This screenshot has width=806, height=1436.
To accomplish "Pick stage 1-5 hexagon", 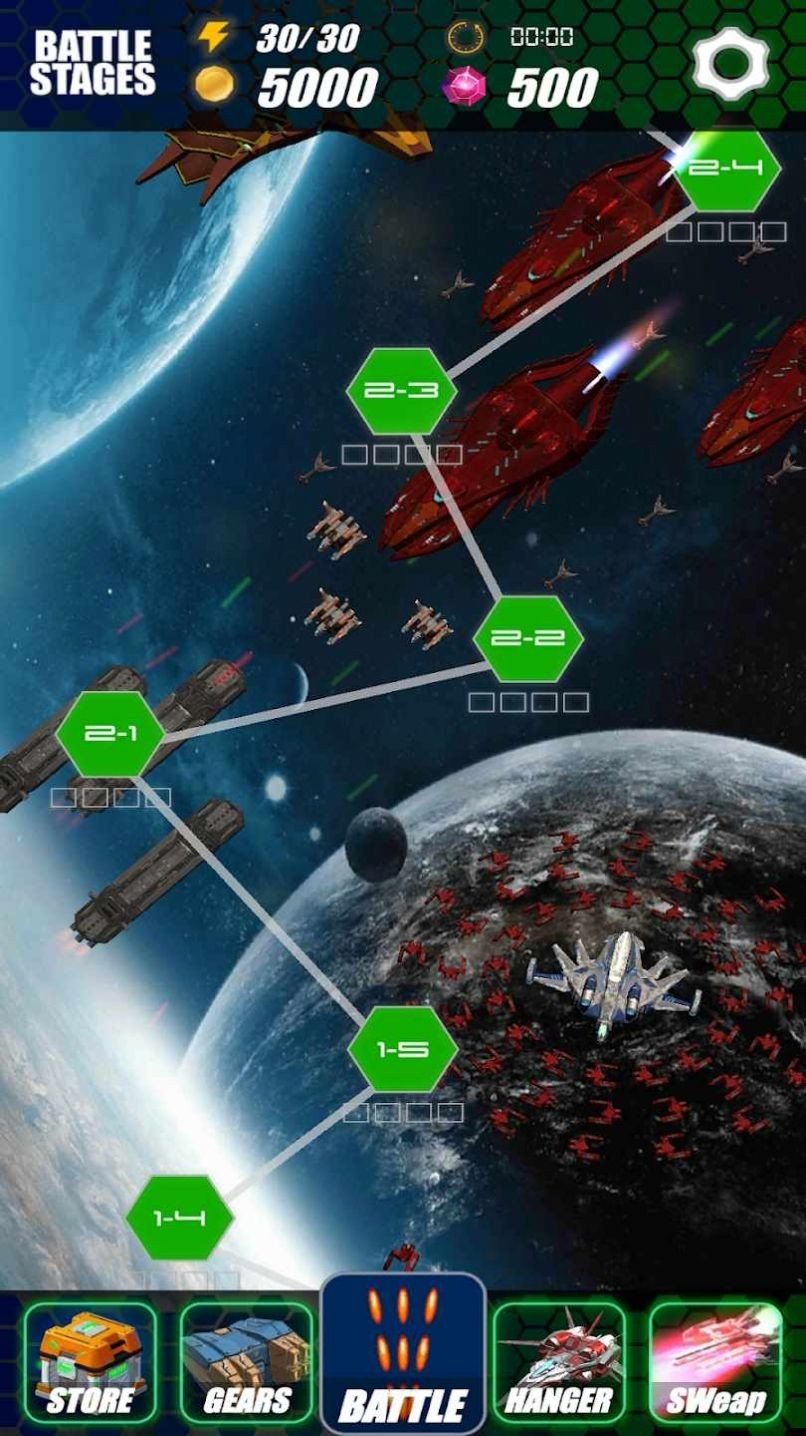I will [403, 1049].
